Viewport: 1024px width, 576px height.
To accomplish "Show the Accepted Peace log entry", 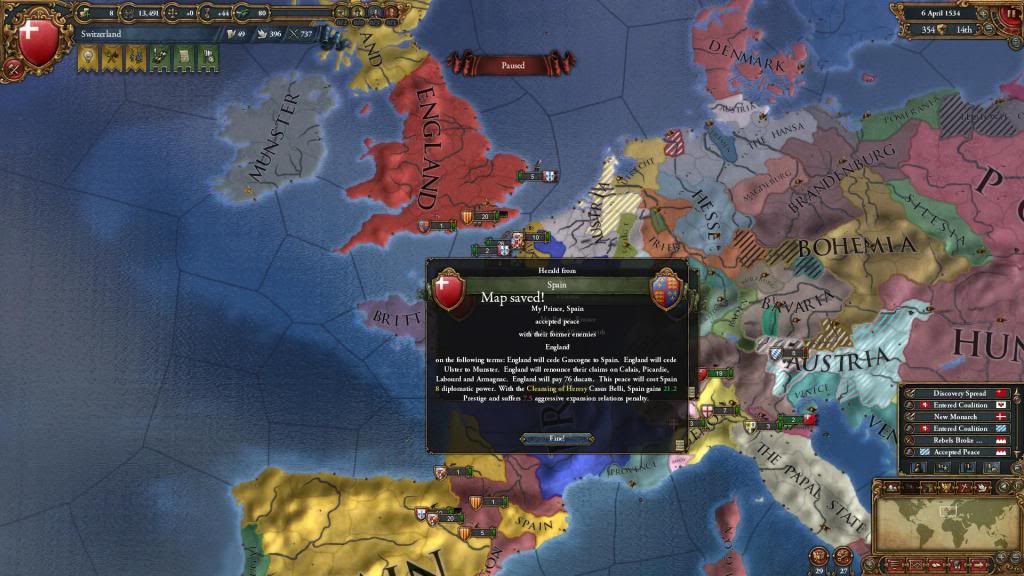I will click(x=959, y=452).
